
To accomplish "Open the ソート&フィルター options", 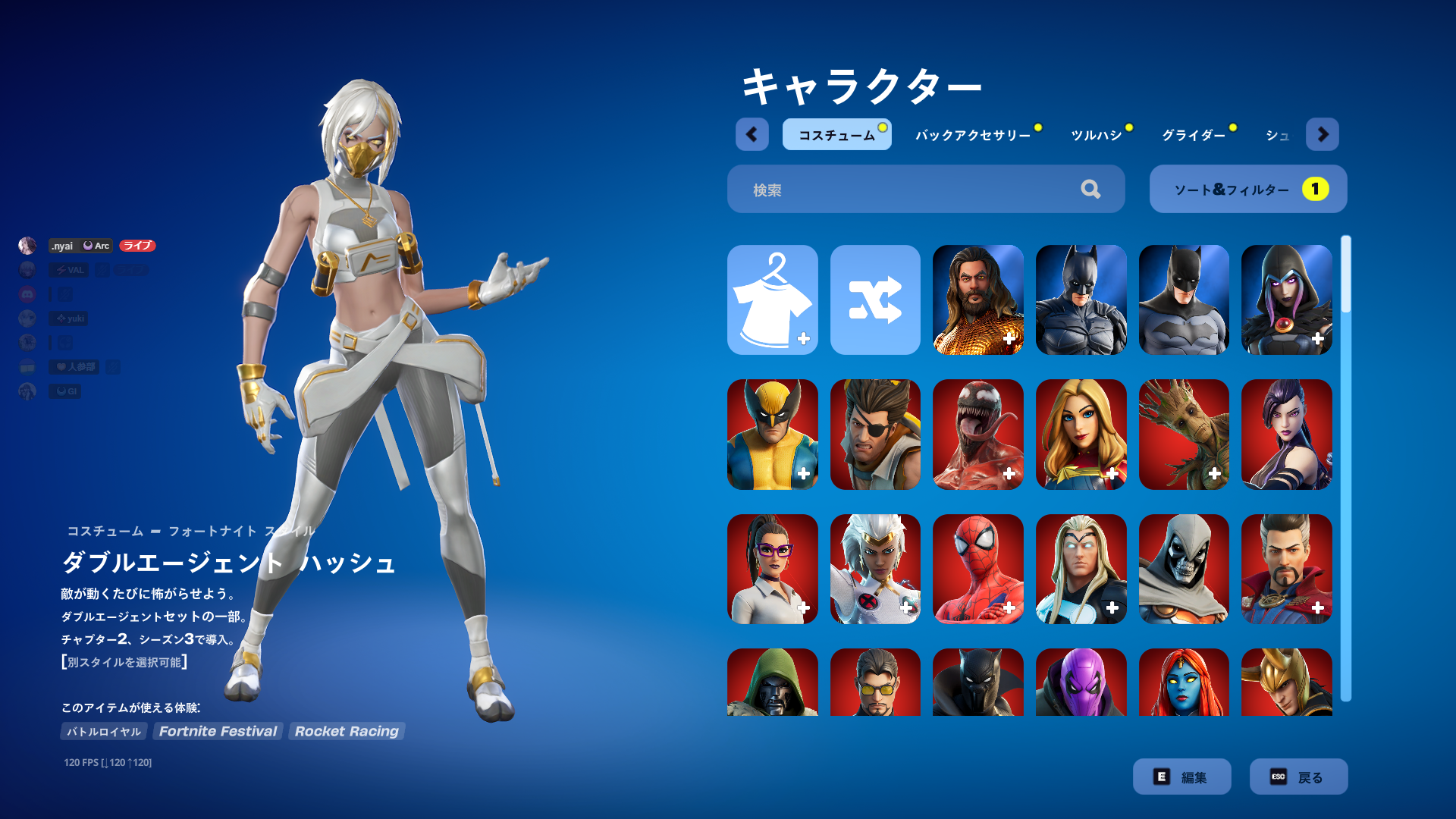I will click(1247, 189).
